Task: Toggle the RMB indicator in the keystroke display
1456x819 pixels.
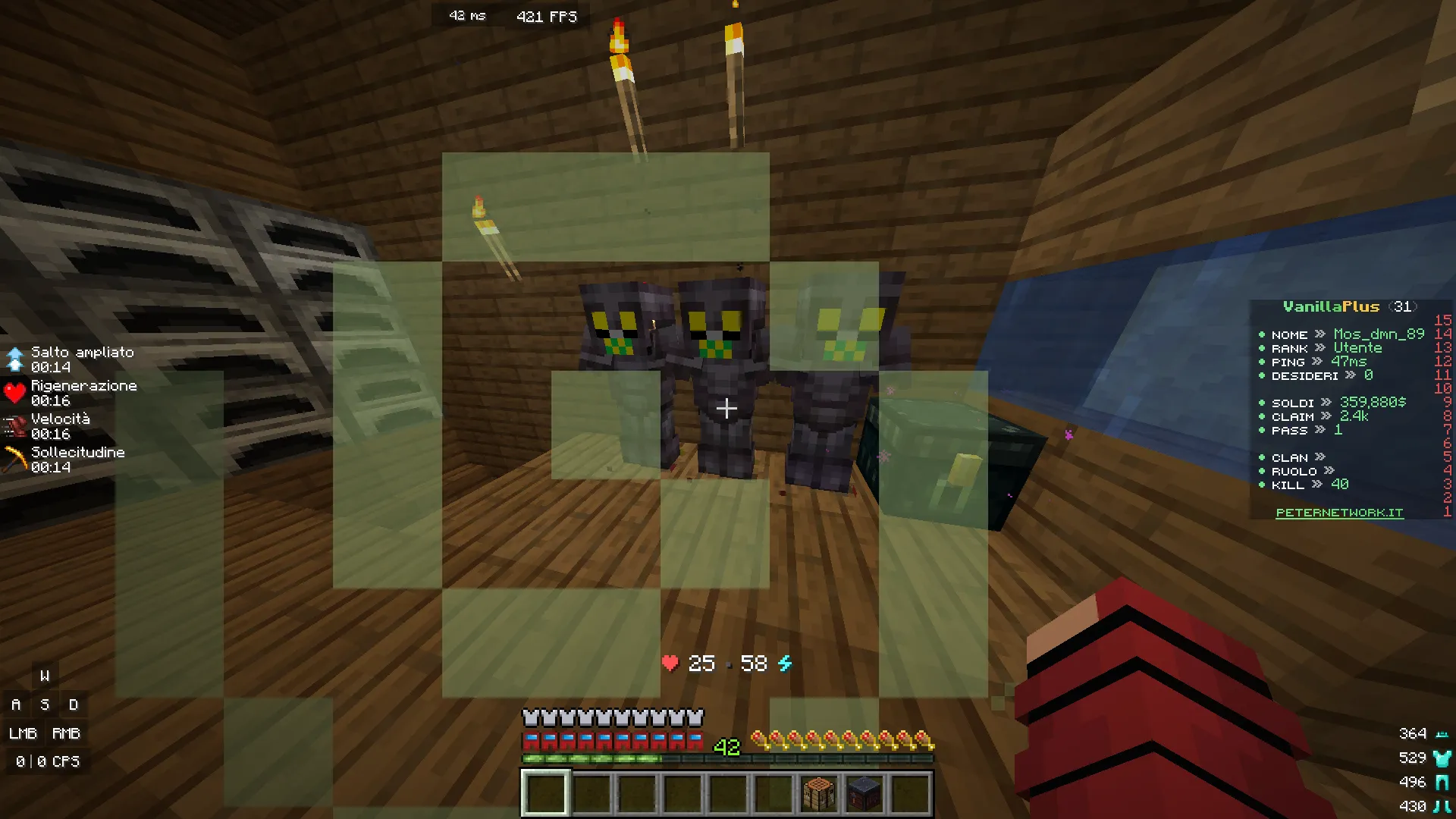Action: point(67,733)
